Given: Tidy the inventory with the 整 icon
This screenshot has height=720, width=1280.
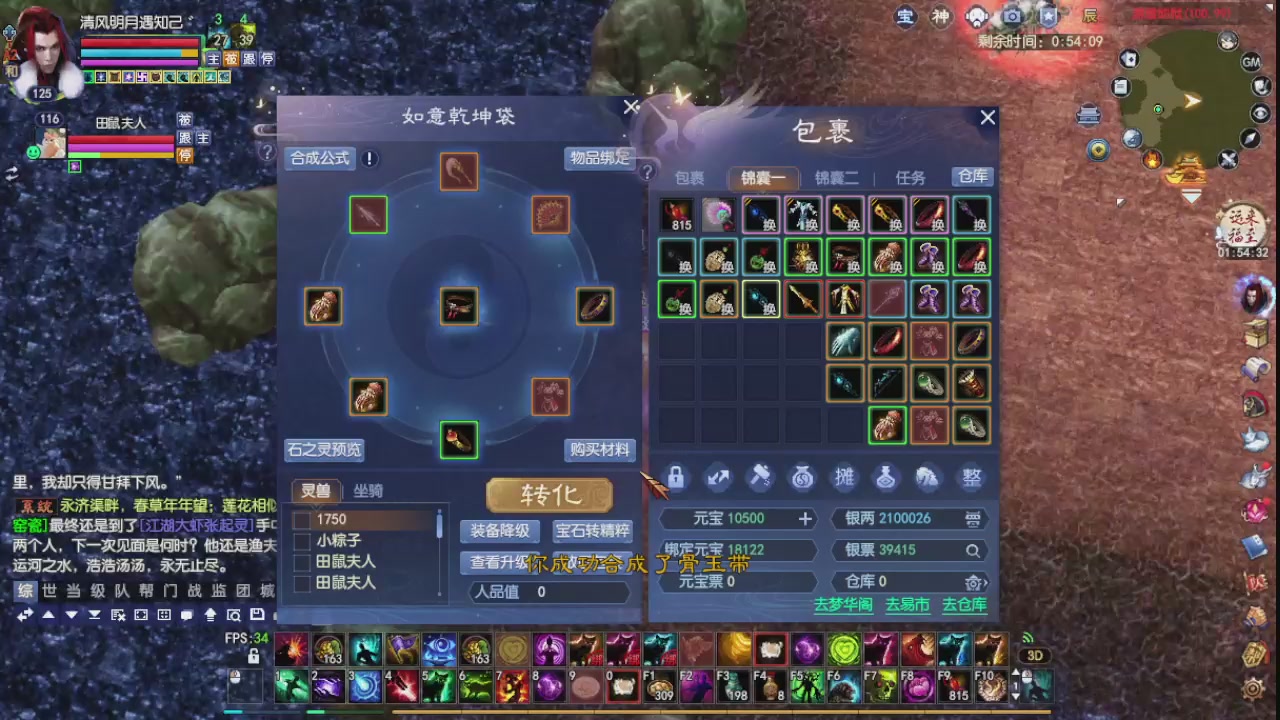Looking at the screenshot, I should pyautogui.click(x=971, y=478).
